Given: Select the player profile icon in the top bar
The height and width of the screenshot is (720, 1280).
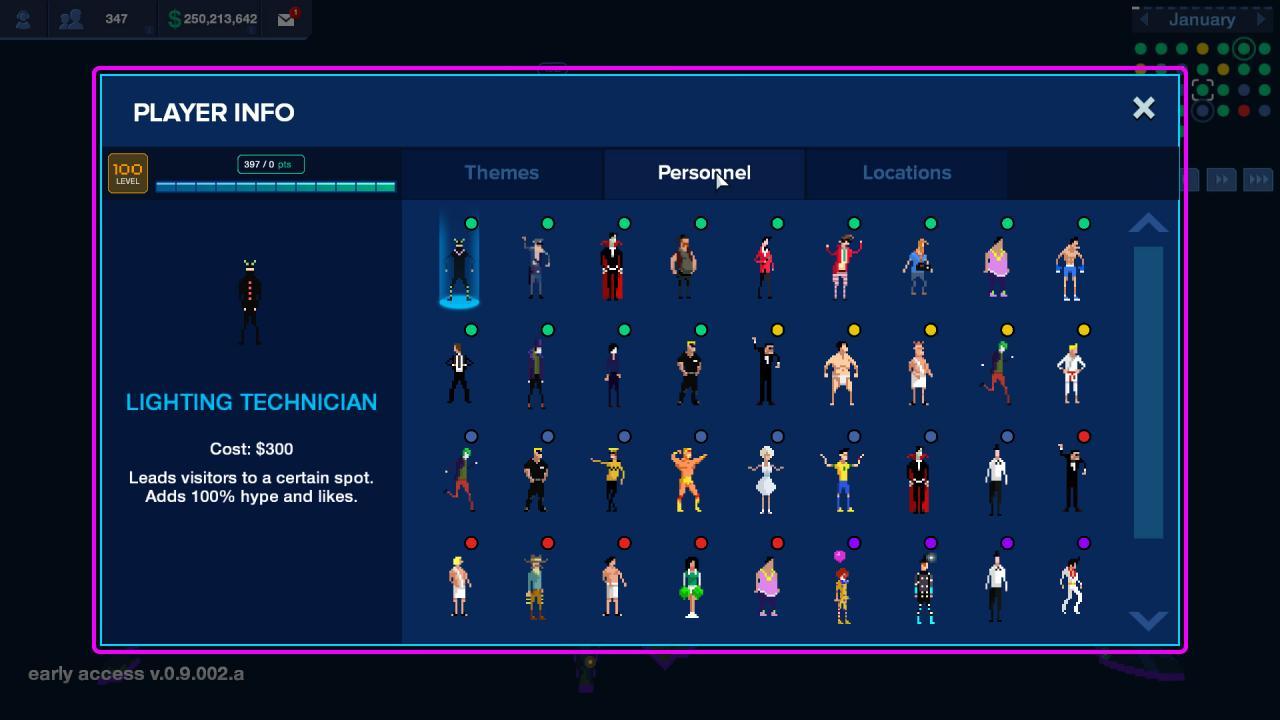Looking at the screenshot, I should coord(22,18).
